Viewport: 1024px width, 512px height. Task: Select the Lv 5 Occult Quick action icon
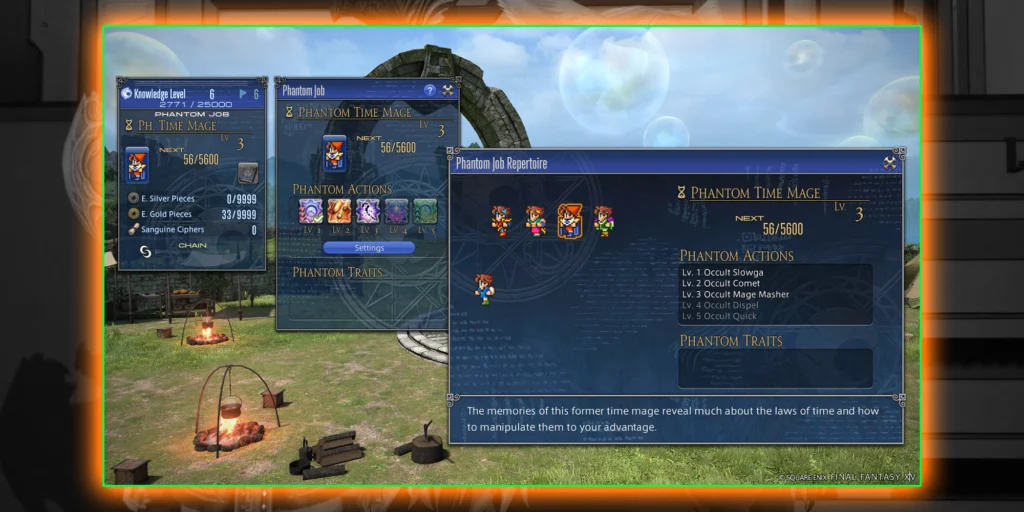(425, 211)
